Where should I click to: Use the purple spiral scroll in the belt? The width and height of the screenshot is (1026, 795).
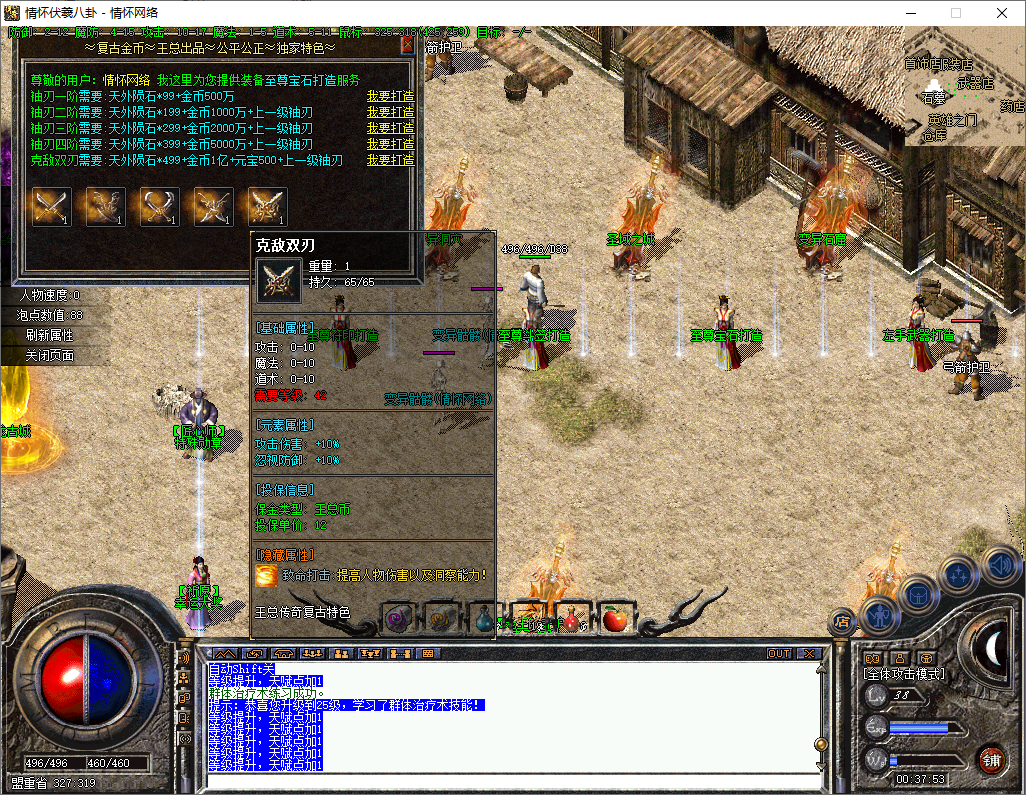(x=398, y=619)
